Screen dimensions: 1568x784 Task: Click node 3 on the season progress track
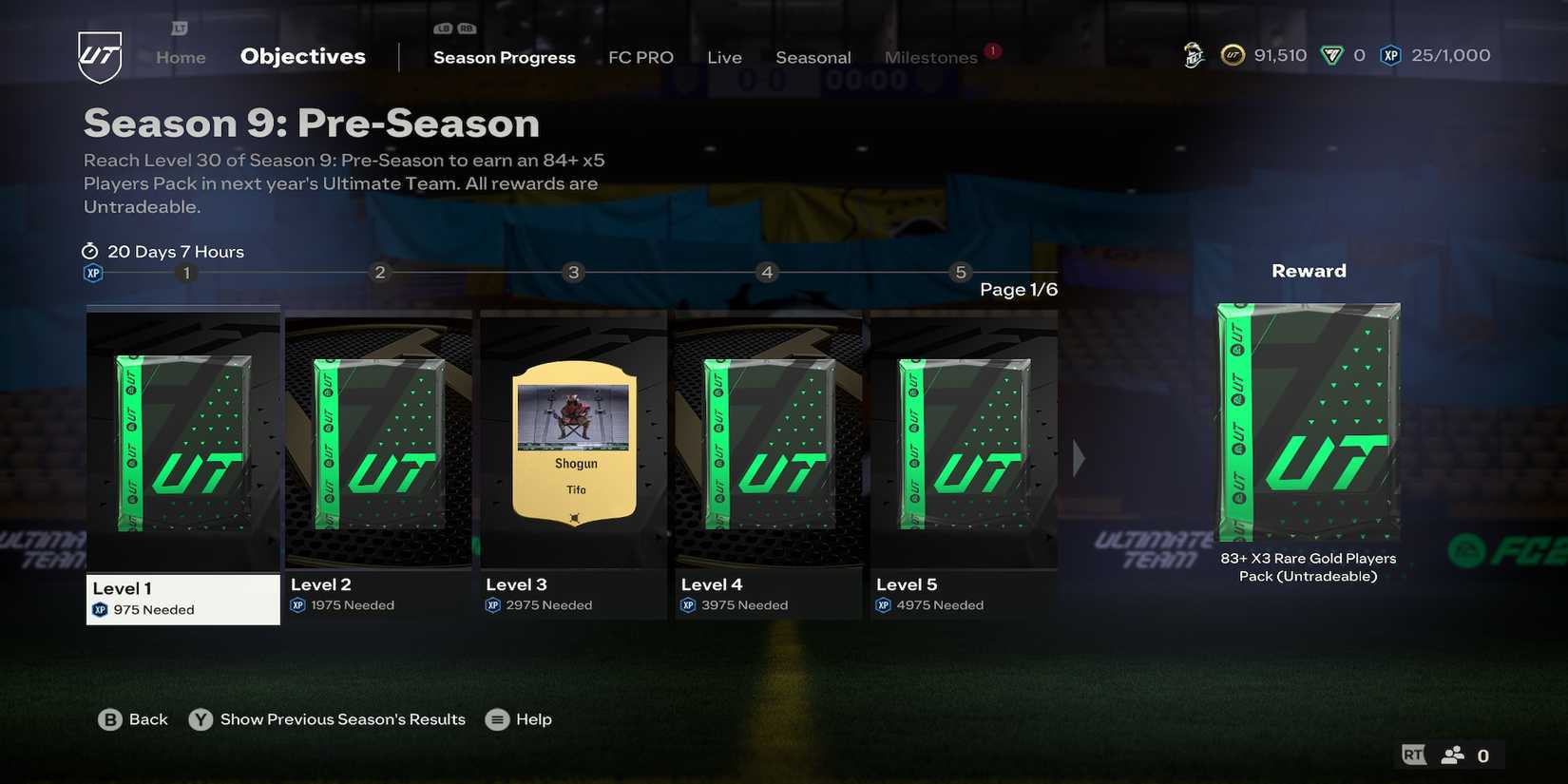coord(572,272)
